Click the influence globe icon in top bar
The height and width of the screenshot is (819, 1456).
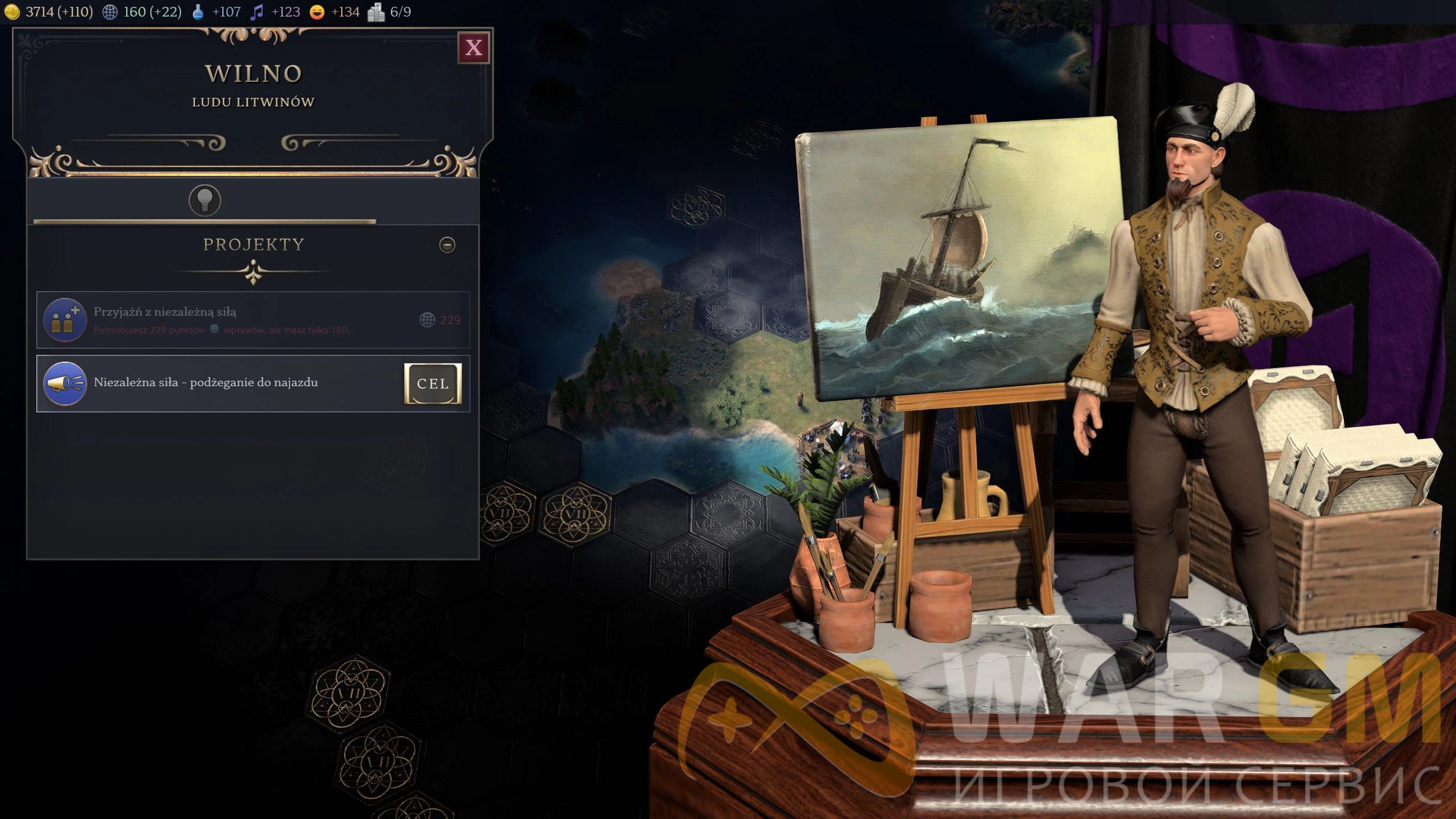click(110, 12)
